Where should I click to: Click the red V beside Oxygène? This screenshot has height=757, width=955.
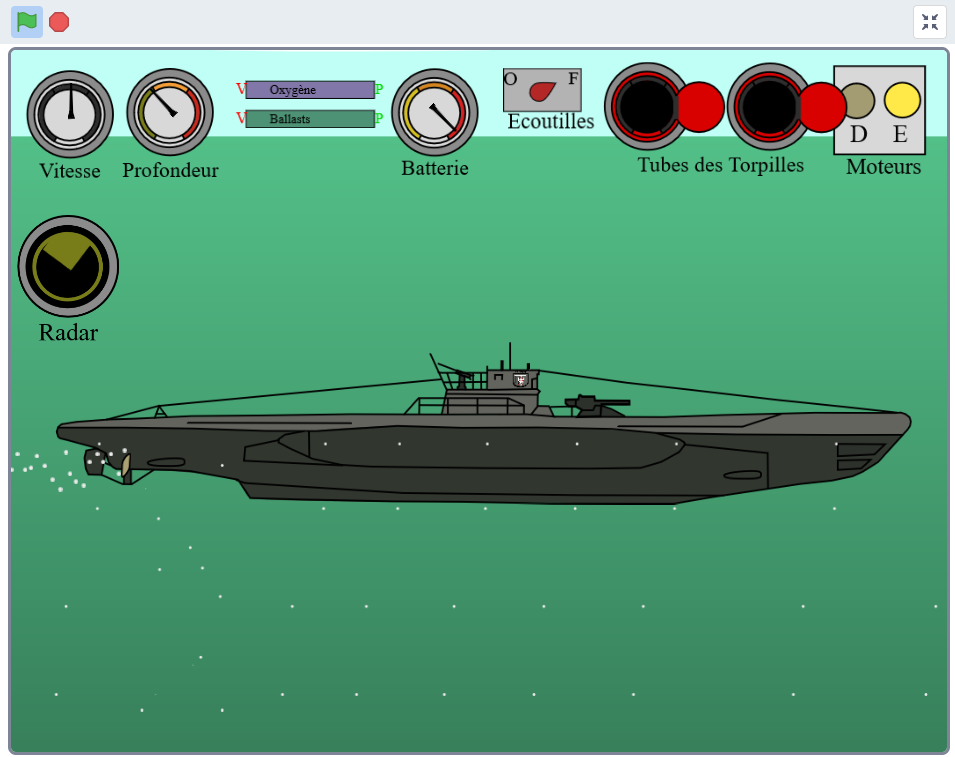click(x=240, y=89)
